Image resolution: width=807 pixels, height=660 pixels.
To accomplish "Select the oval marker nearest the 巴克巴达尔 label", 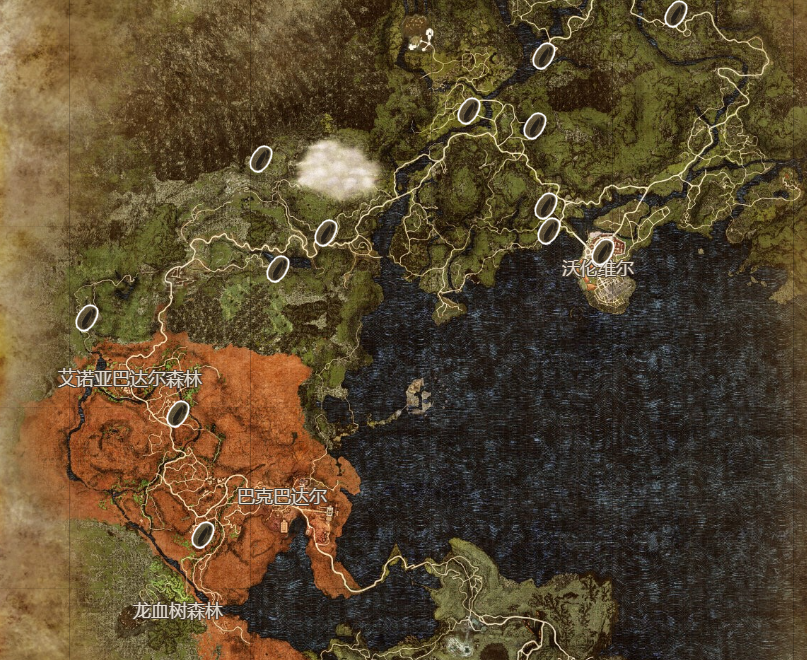I will coord(203,535).
